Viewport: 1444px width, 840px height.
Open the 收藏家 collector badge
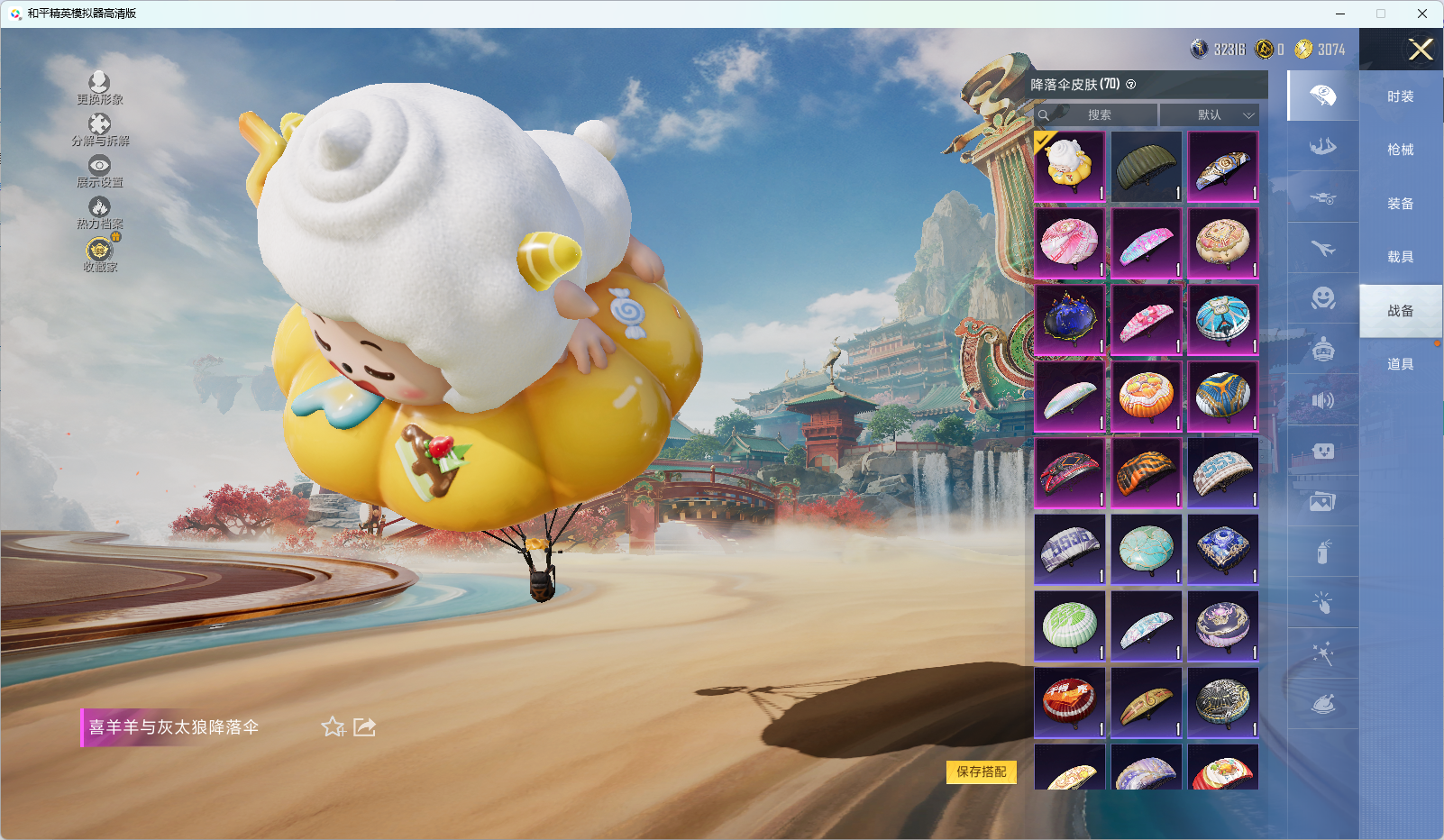[100, 254]
